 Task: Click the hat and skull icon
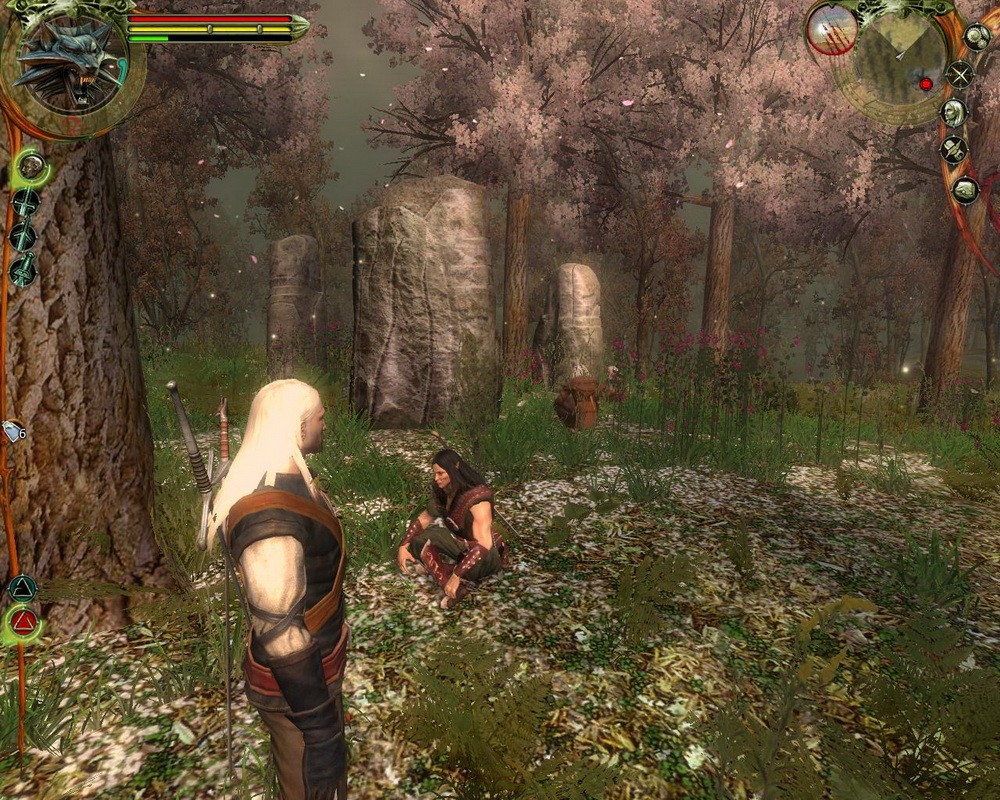(x=954, y=150)
